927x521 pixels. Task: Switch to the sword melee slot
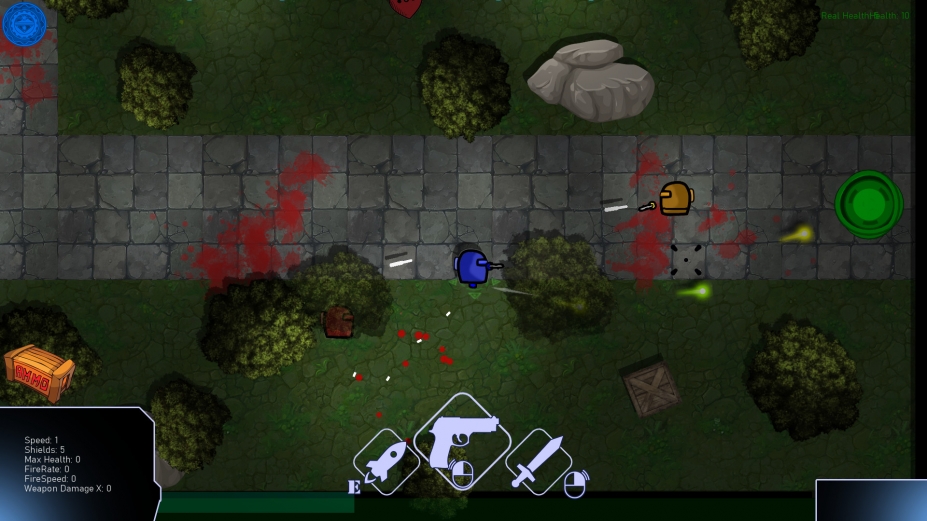click(x=538, y=461)
